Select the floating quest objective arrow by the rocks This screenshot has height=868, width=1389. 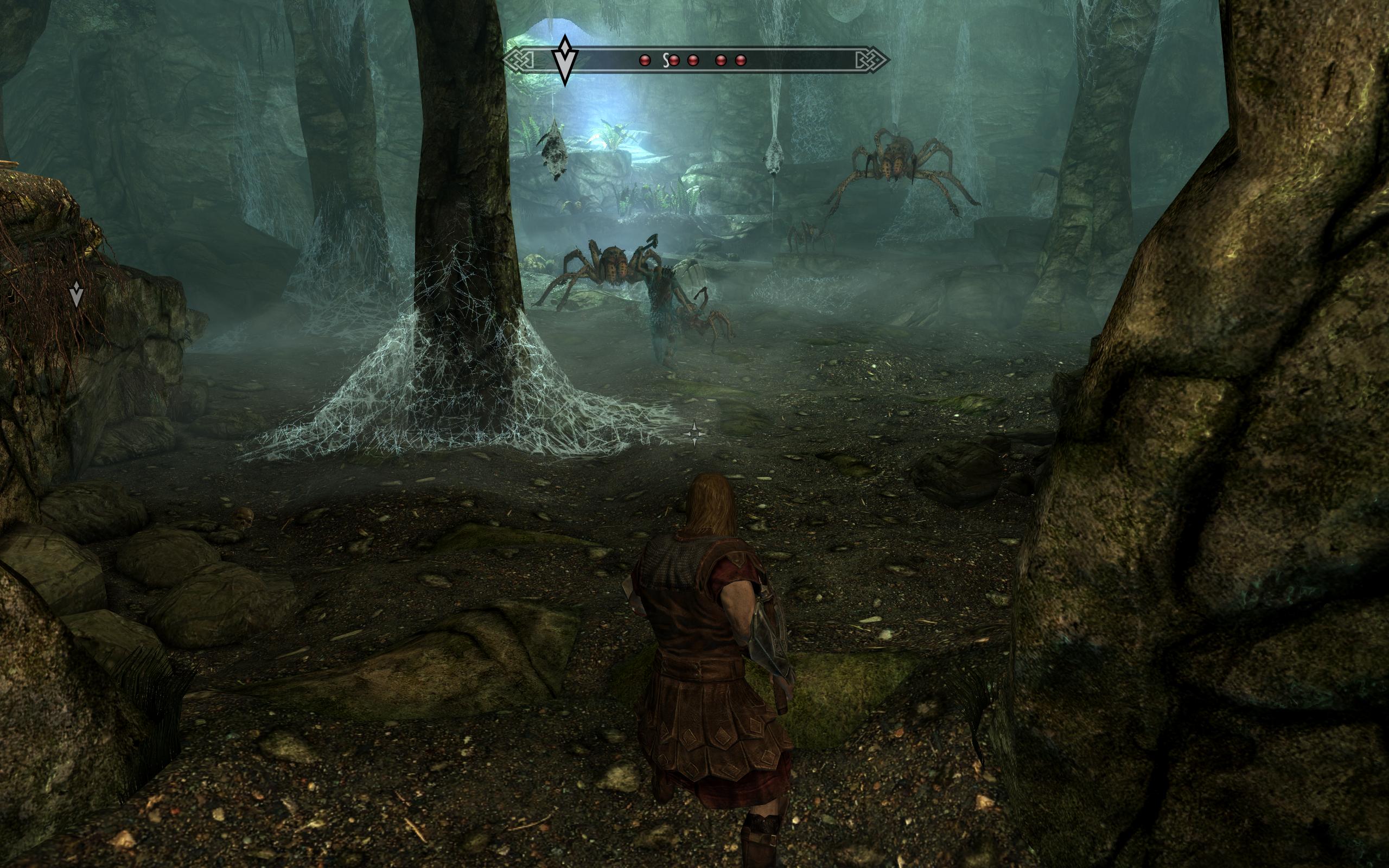pyautogui.click(x=77, y=293)
